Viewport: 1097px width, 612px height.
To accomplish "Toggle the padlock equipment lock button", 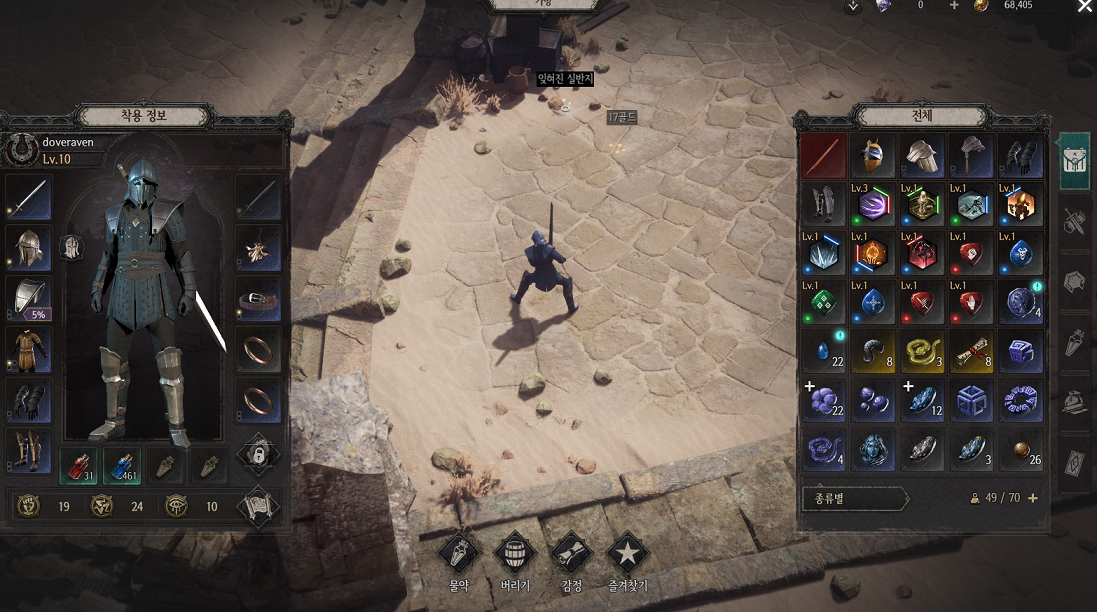I will [258, 455].
